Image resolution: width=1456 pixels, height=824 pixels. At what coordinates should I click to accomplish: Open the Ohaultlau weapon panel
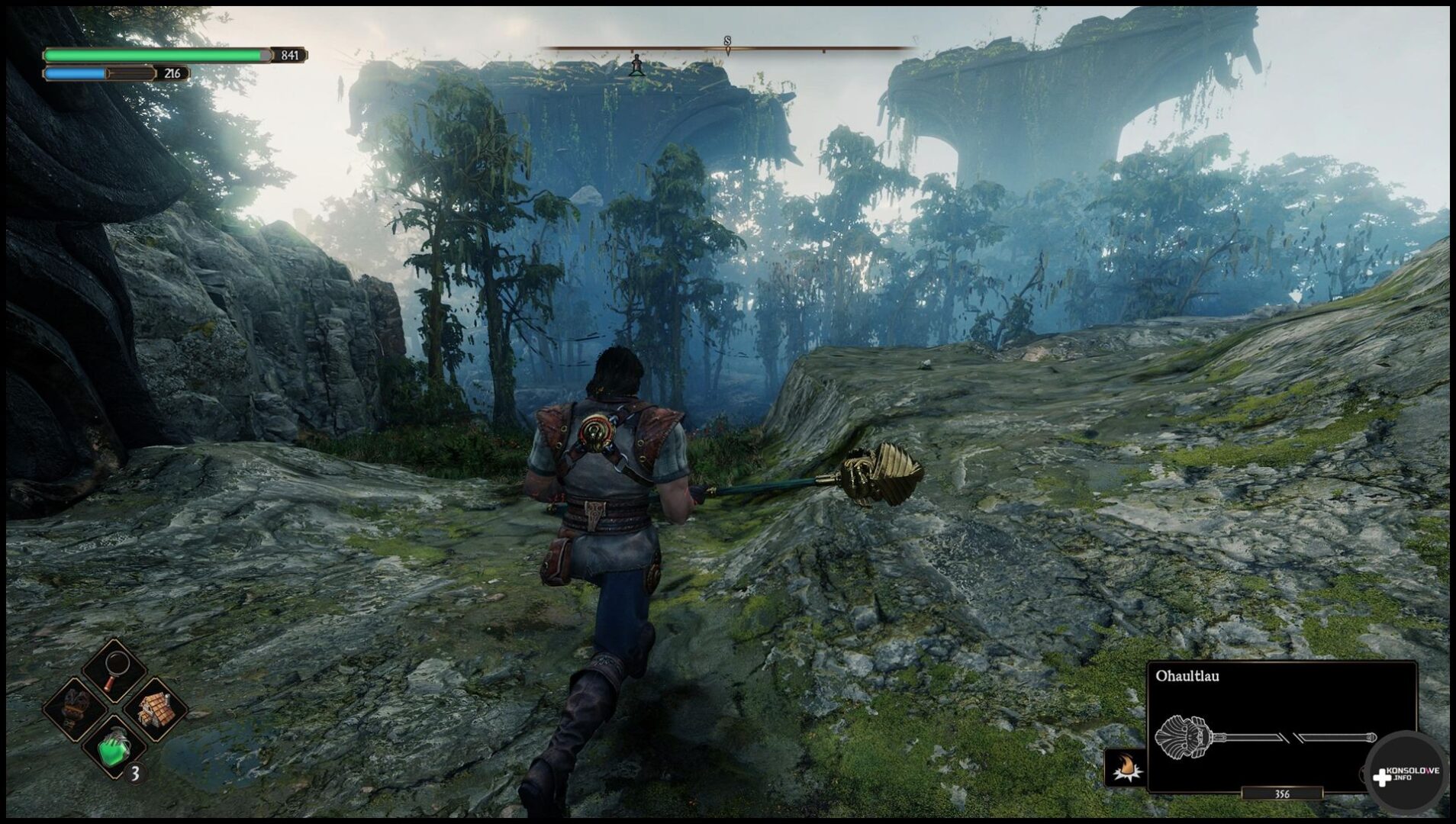click(x=1280, y=726)
